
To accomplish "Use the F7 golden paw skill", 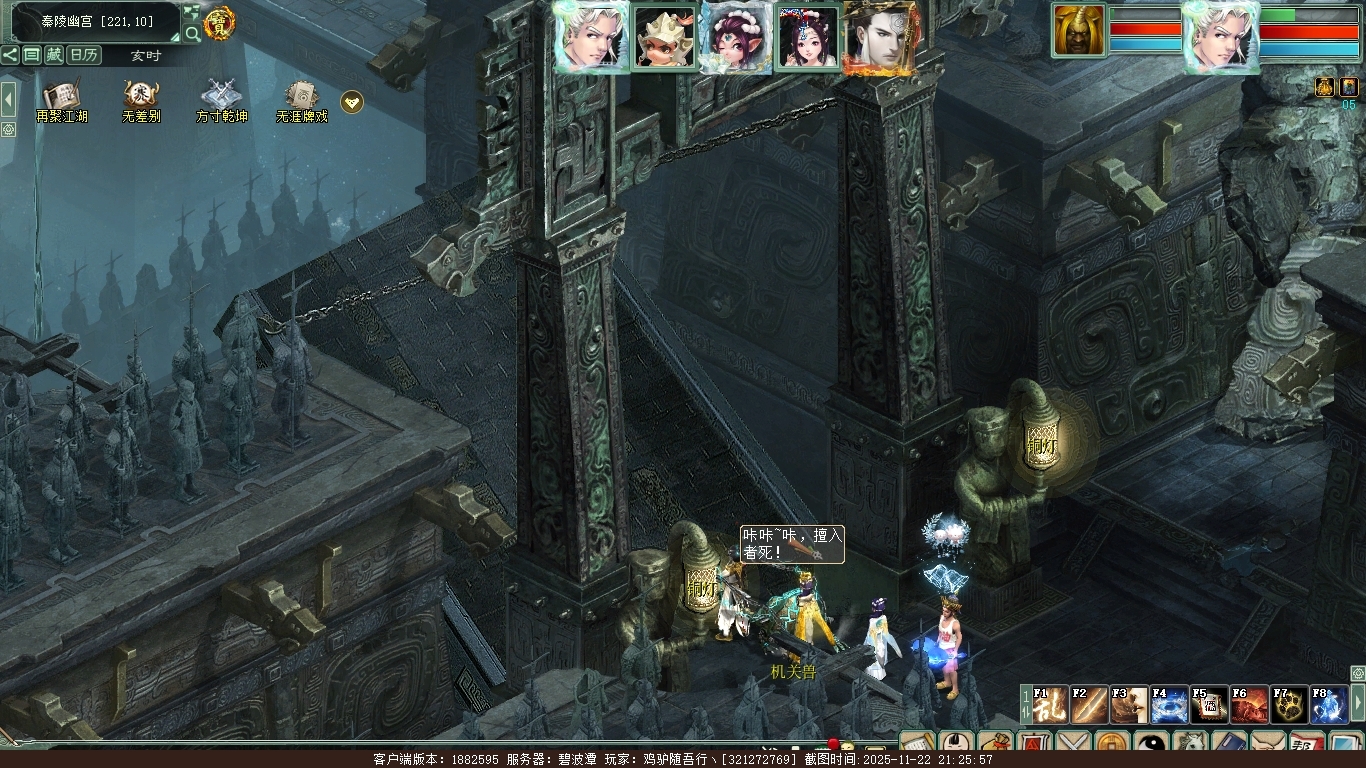I will click(1289, 705).
